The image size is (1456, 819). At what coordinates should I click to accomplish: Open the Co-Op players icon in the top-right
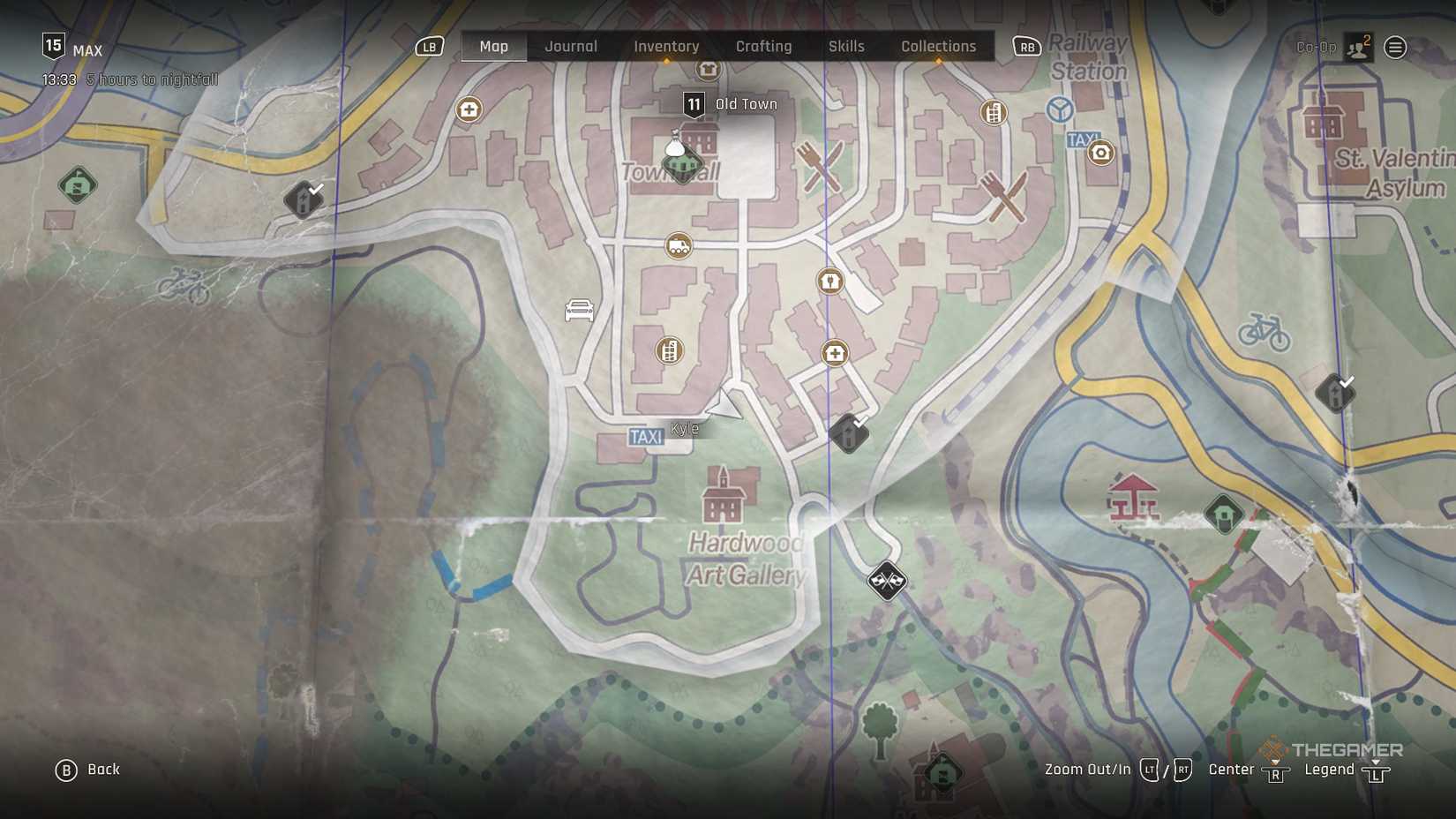(x=1357, y=47)
